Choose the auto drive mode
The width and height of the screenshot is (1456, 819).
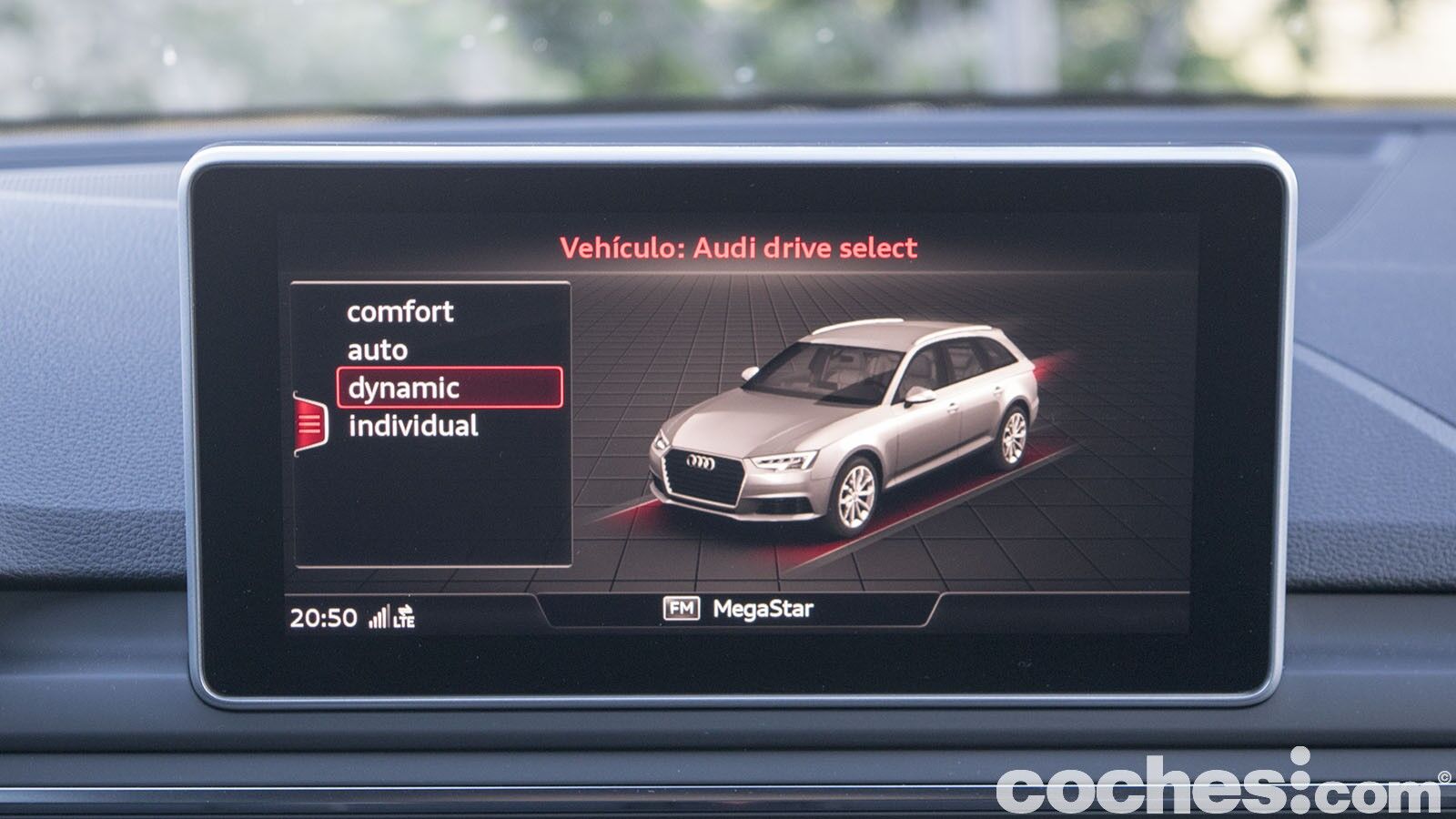[378, 350]
